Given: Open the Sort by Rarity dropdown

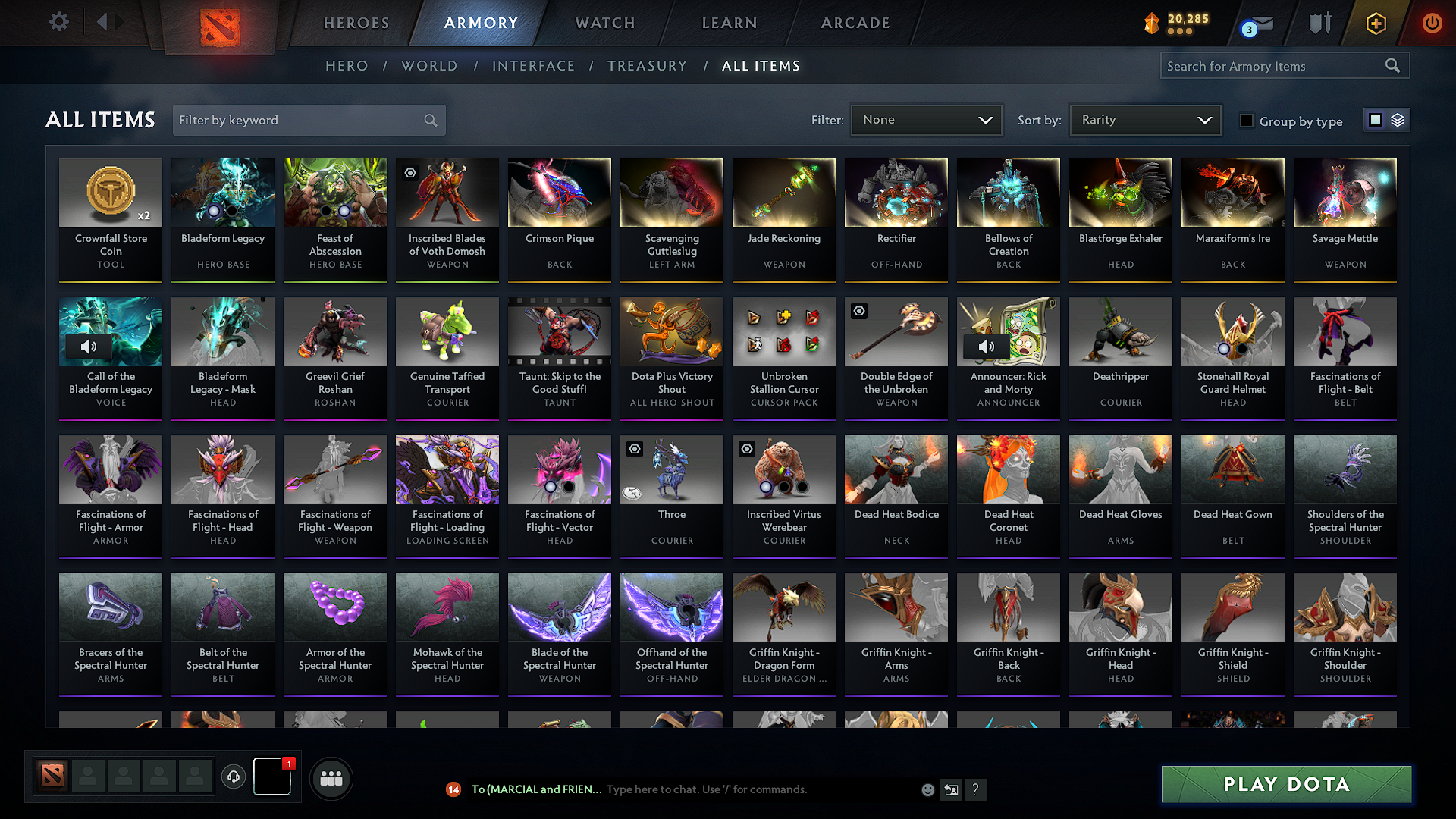Looking at the screenshot, I should (x=1144, y=119).
